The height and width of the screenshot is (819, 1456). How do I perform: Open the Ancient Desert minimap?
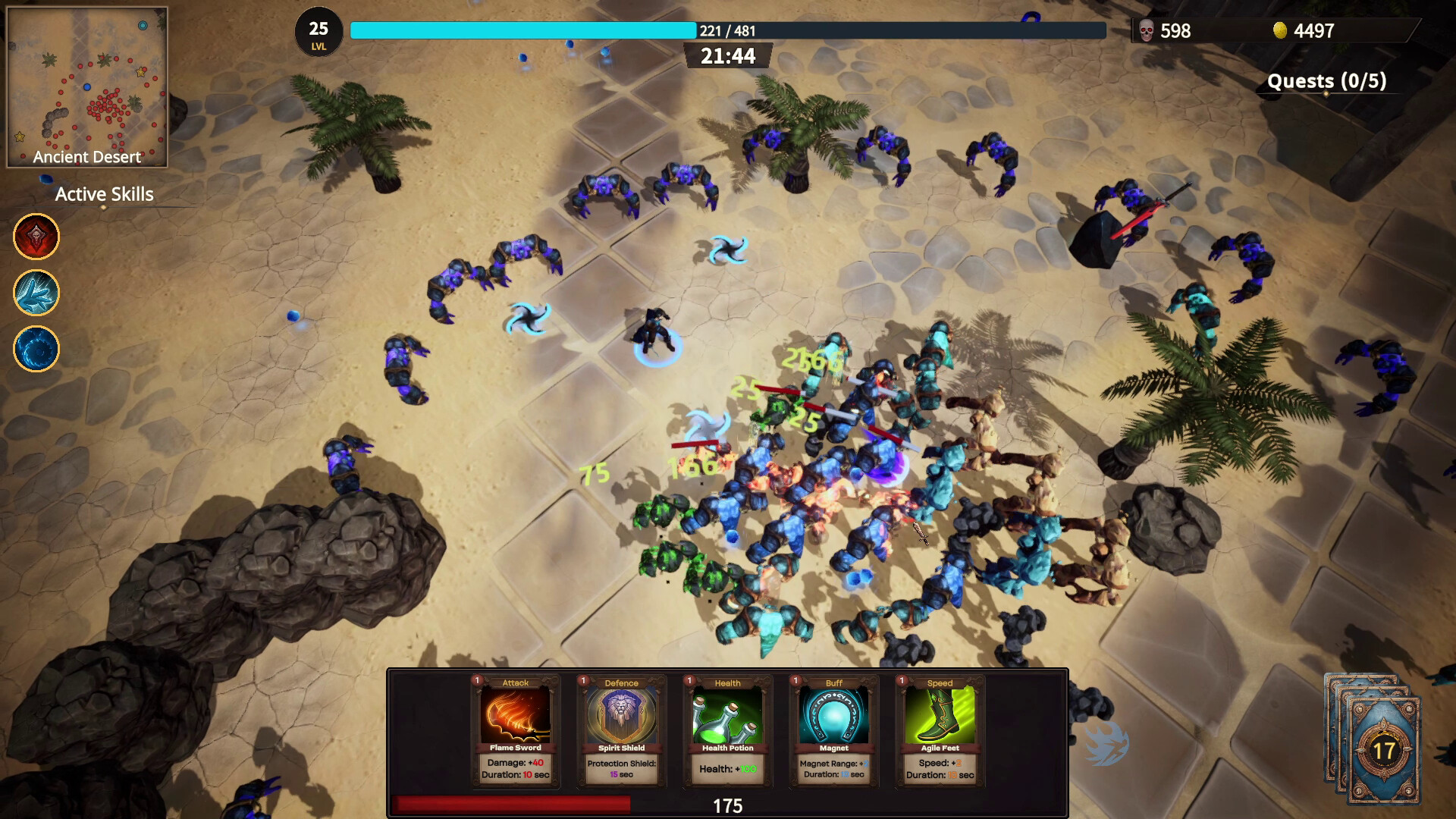(x=87, y=87)
